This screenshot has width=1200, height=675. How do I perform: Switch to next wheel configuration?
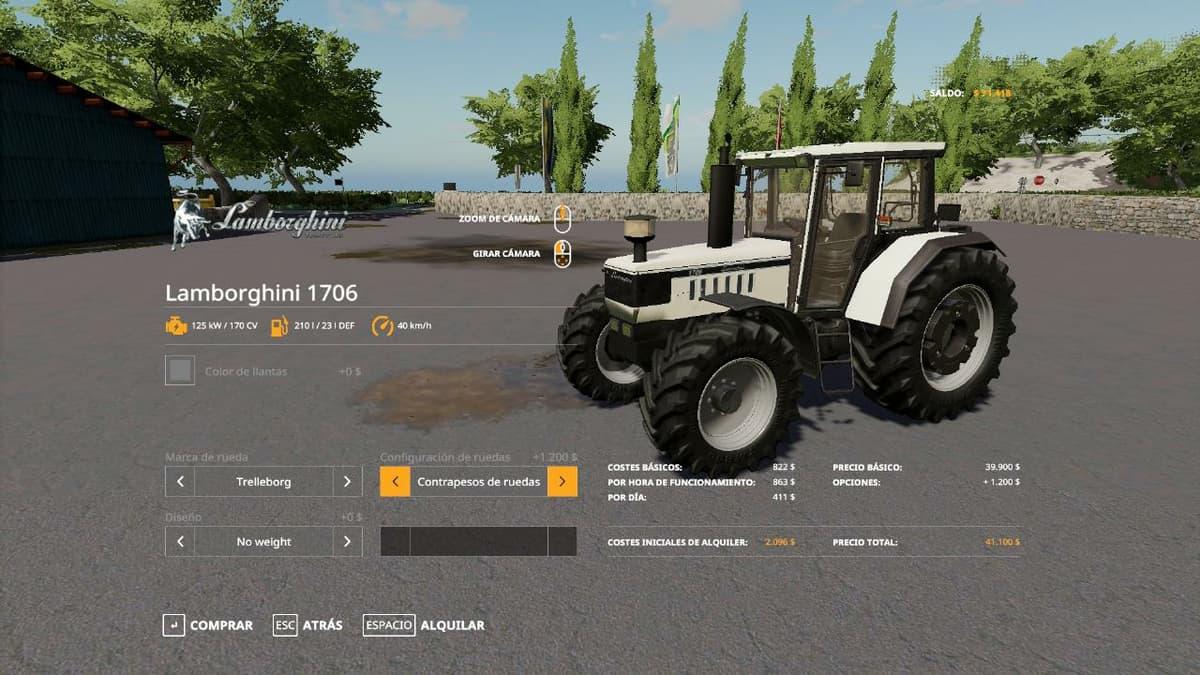(562, 481)
